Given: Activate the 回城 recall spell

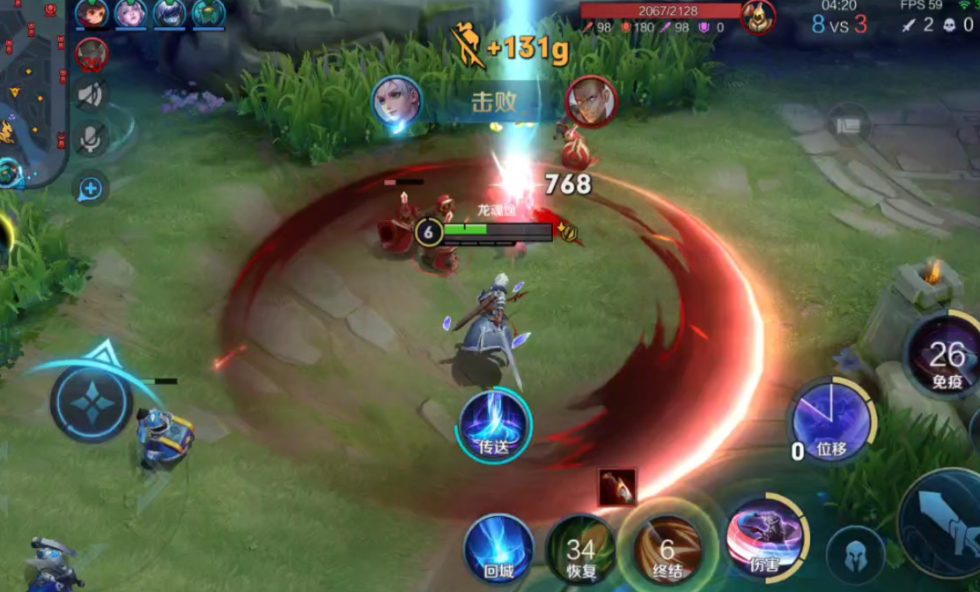Looking at the screenshot, I should click(498, 549).
